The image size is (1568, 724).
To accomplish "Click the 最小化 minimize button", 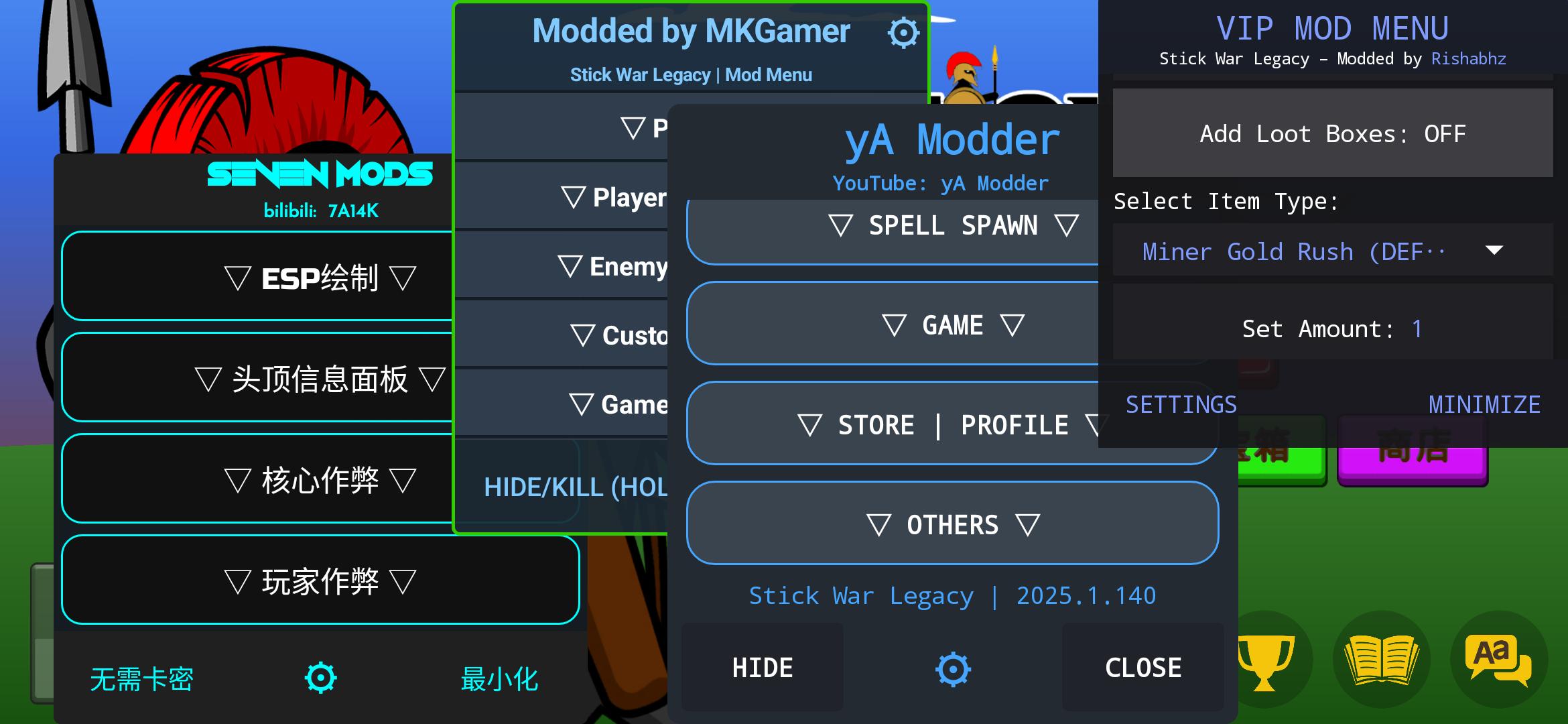I will coord(499,678).
